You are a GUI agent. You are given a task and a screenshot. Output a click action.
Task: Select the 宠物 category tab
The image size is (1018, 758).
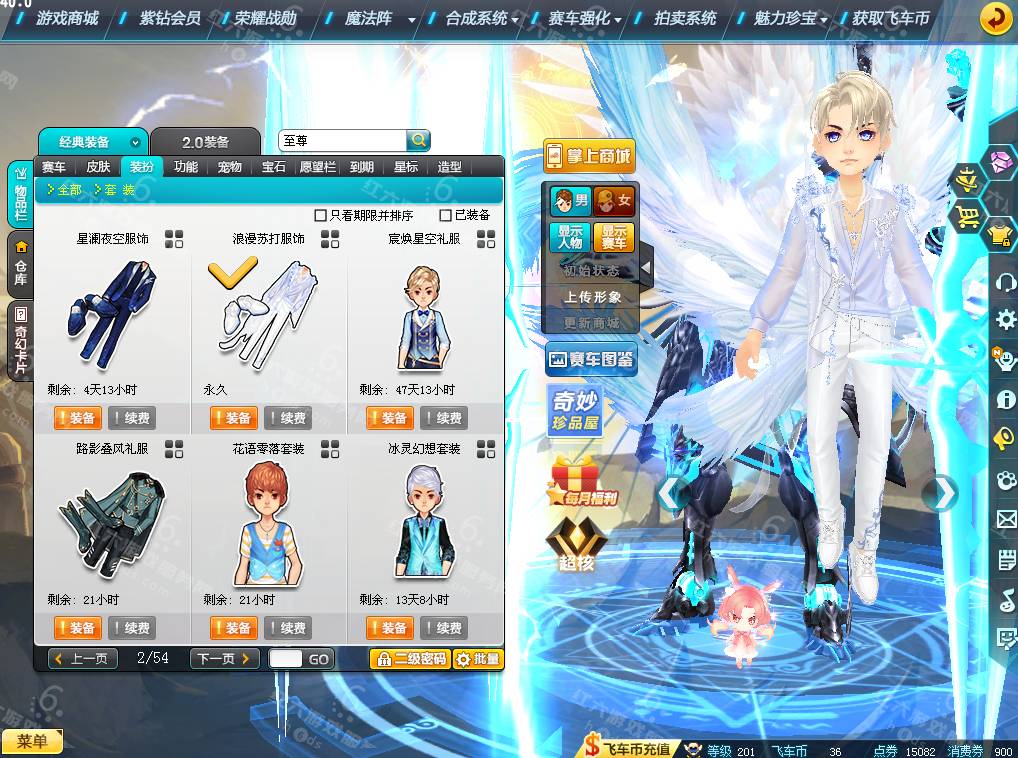click(230, 167)
